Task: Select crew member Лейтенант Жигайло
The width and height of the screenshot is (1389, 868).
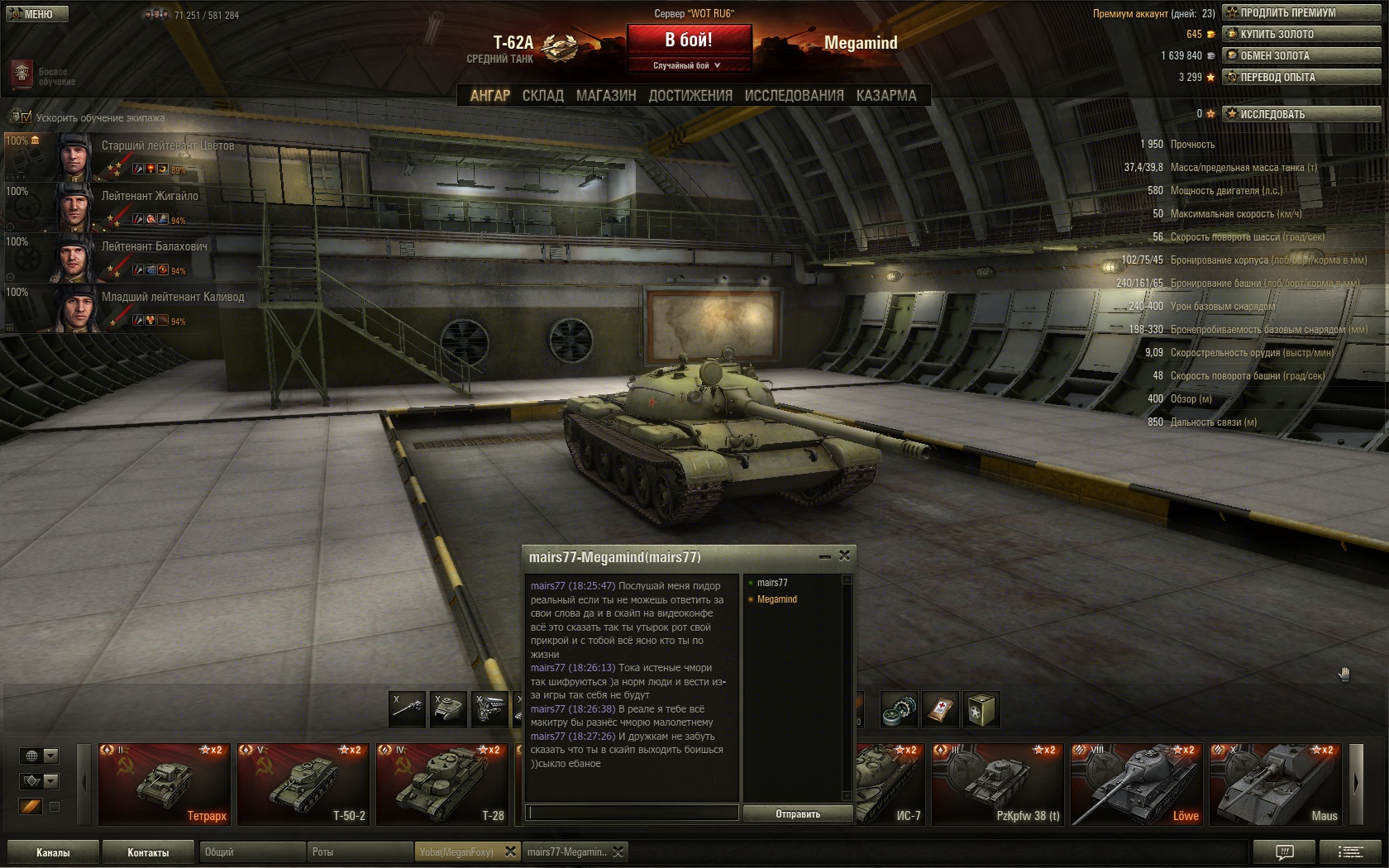Action: pos(150,197)
